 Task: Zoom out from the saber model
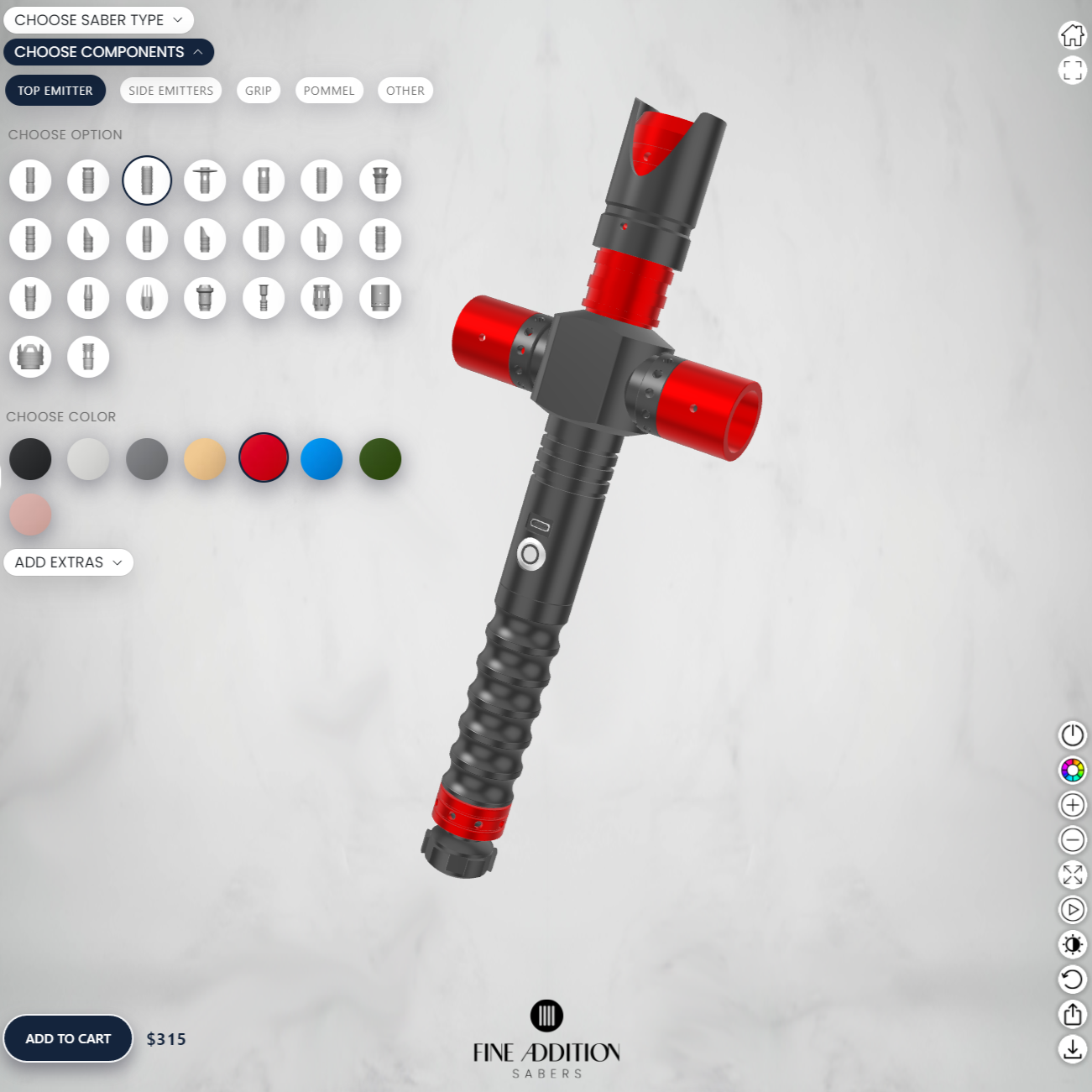click(1072, 839)
